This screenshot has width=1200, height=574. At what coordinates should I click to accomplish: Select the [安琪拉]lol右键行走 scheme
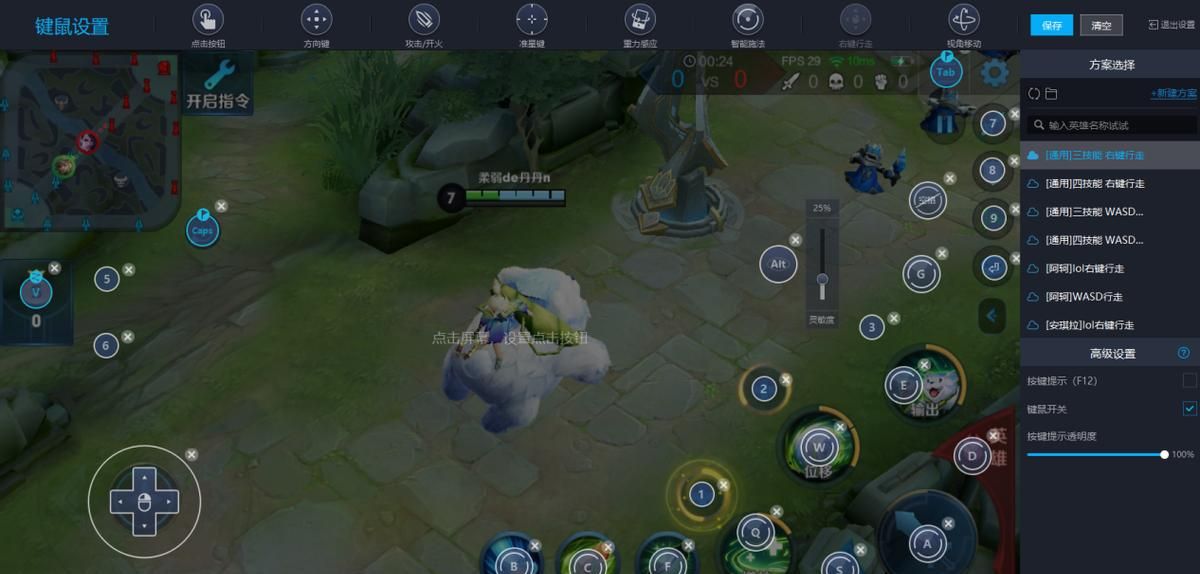[1089, 325]
